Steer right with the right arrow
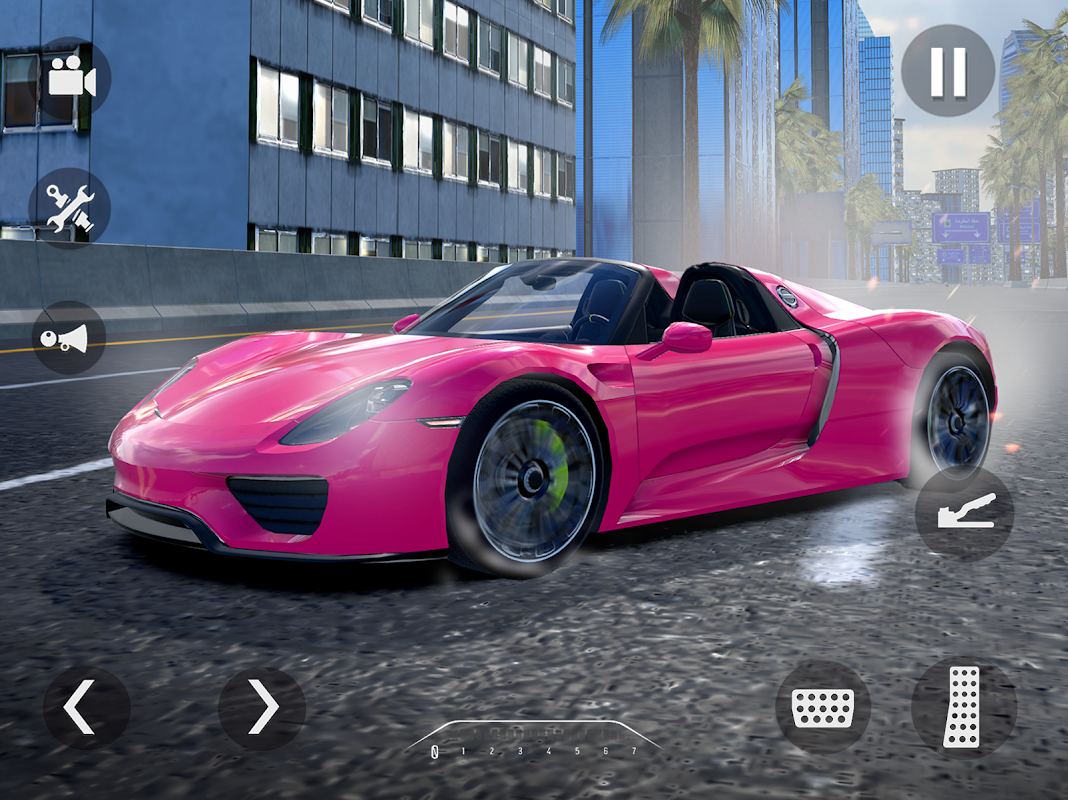The width and height of the screenshot is (1068, 800). coord(262,708)
